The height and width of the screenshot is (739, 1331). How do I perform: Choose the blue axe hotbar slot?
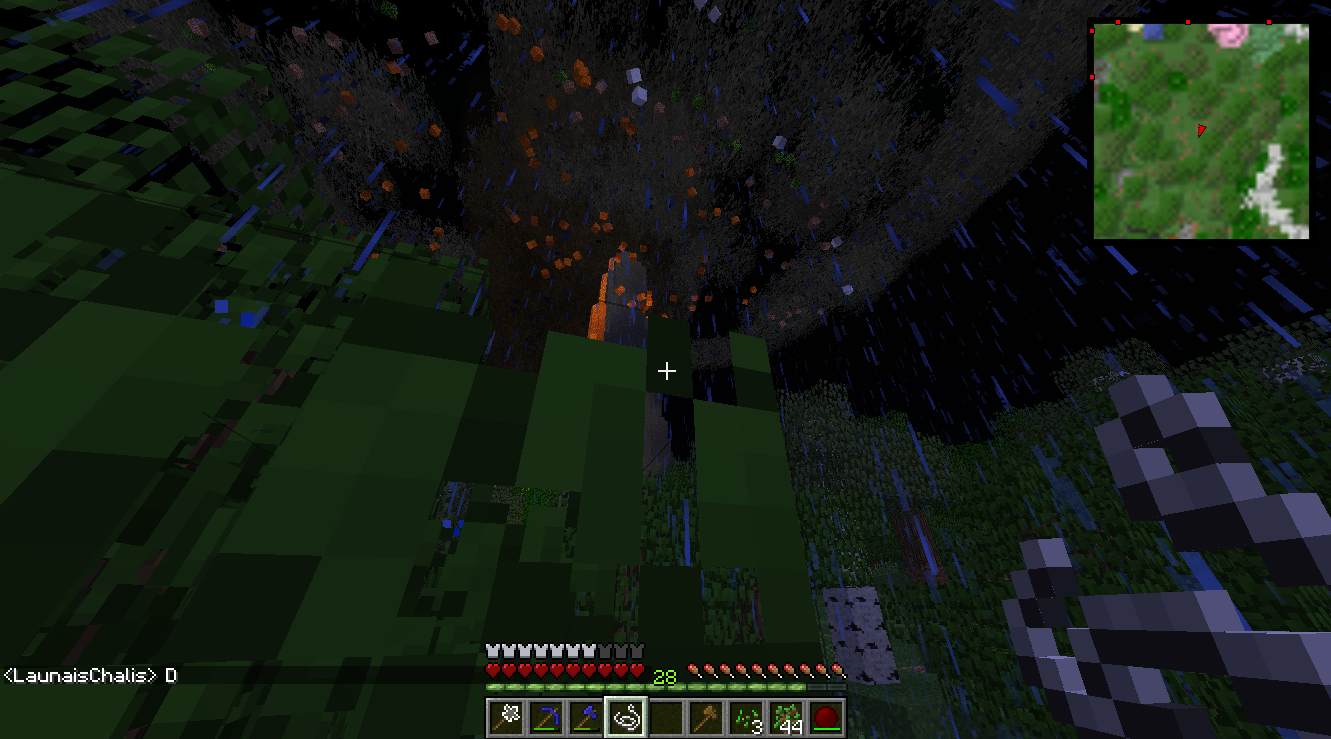click(x=587, y=717)
